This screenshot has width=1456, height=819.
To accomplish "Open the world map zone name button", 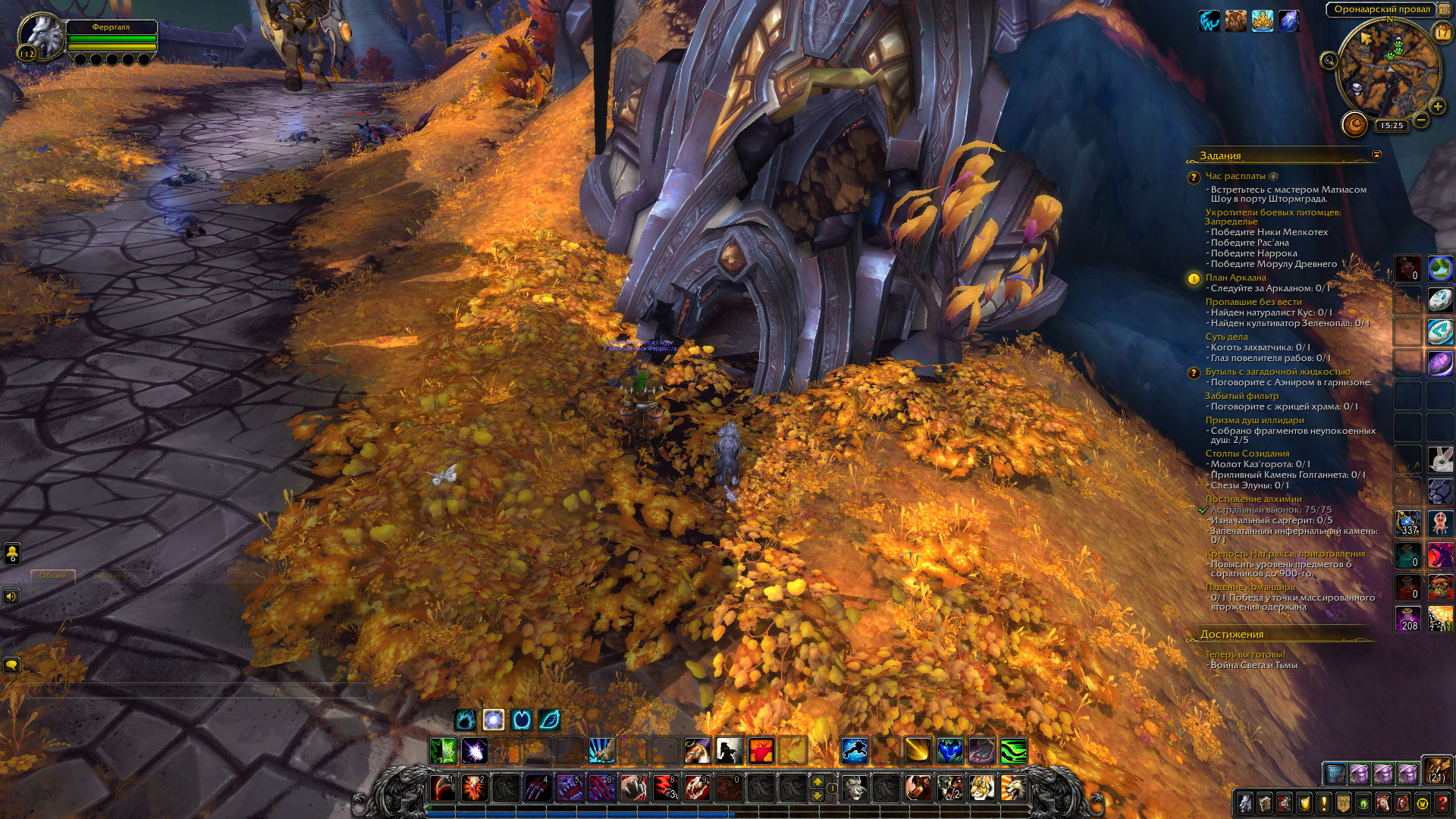I will [x=1381, y=10].
